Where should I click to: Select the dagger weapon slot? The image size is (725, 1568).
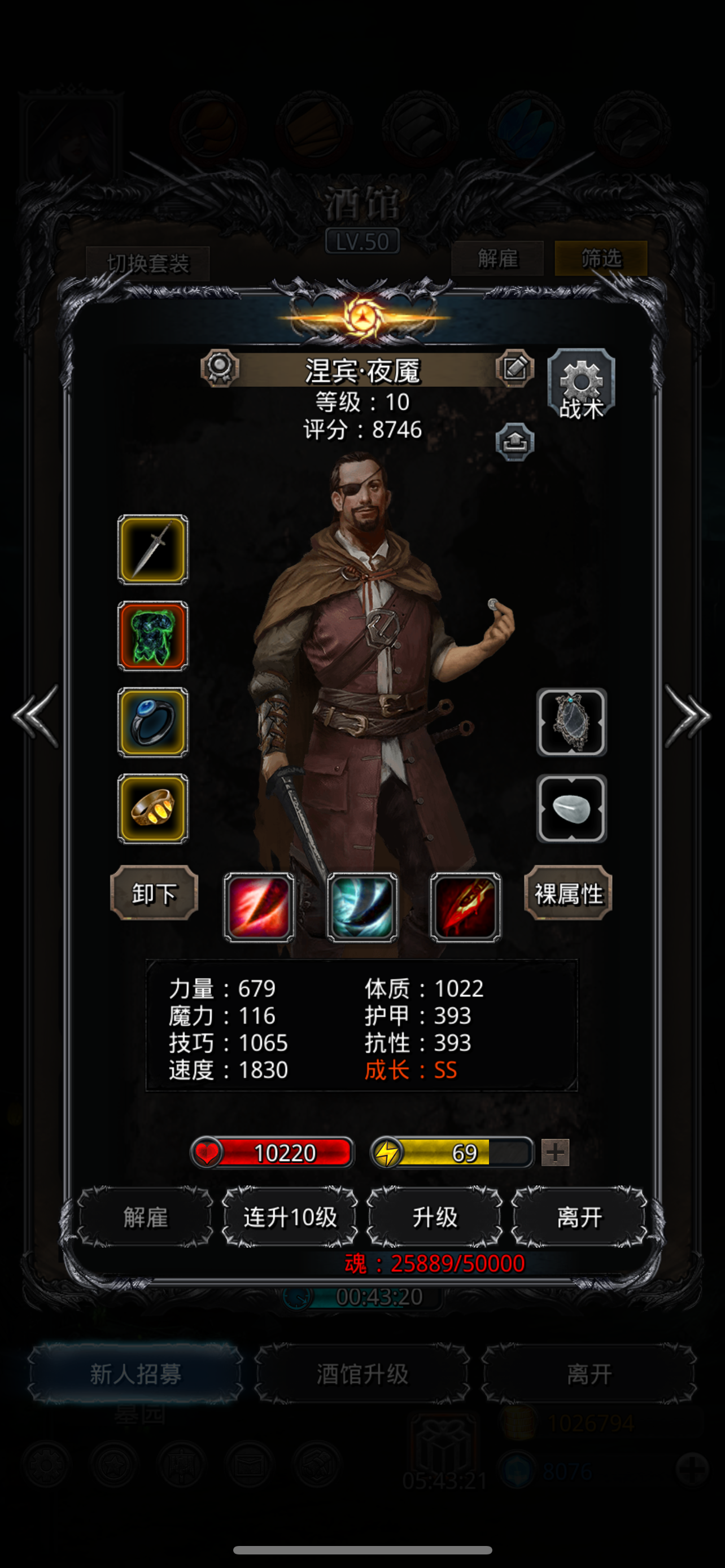[152, 551]
